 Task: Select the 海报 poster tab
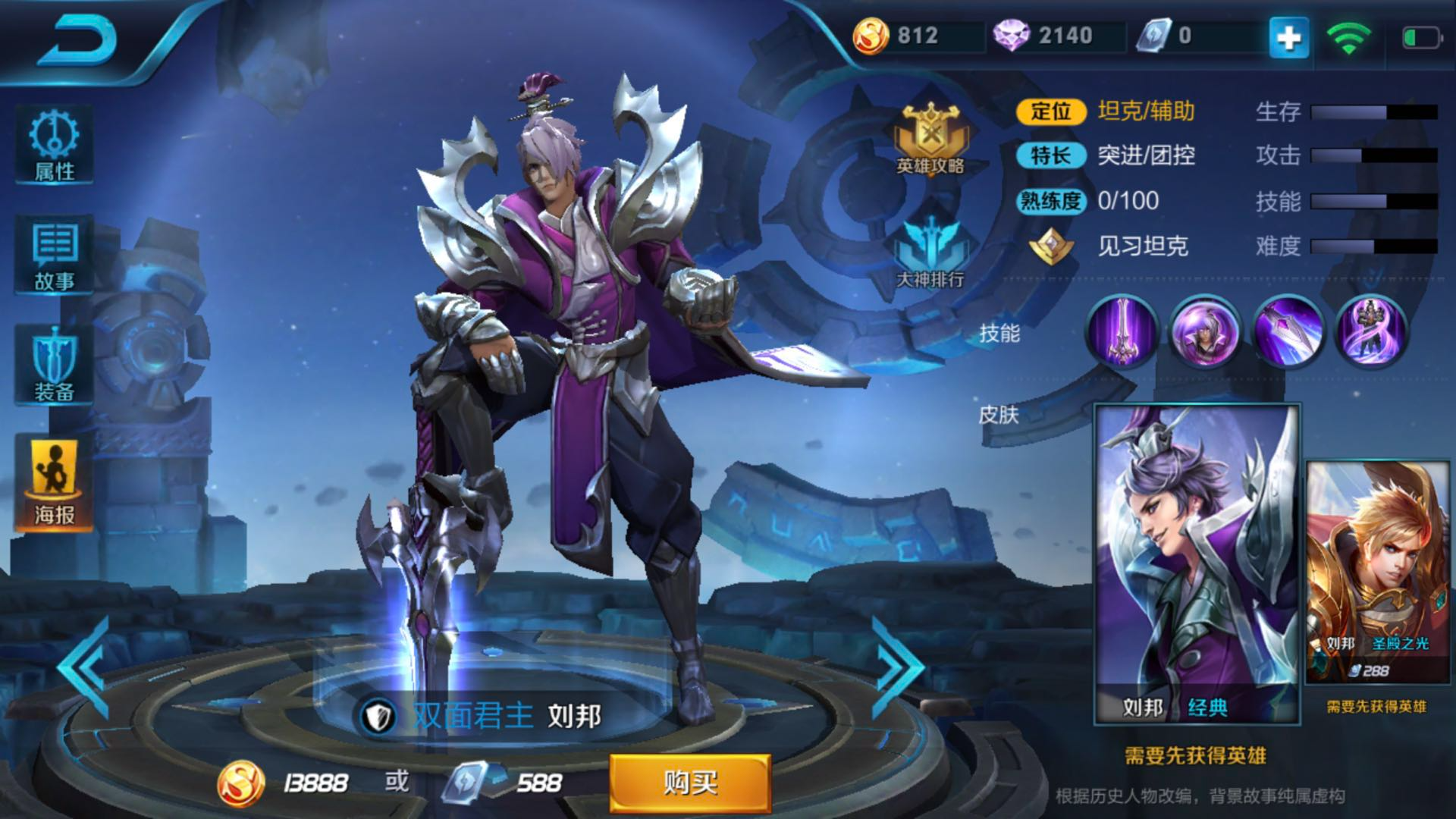(x=55, y=483)
